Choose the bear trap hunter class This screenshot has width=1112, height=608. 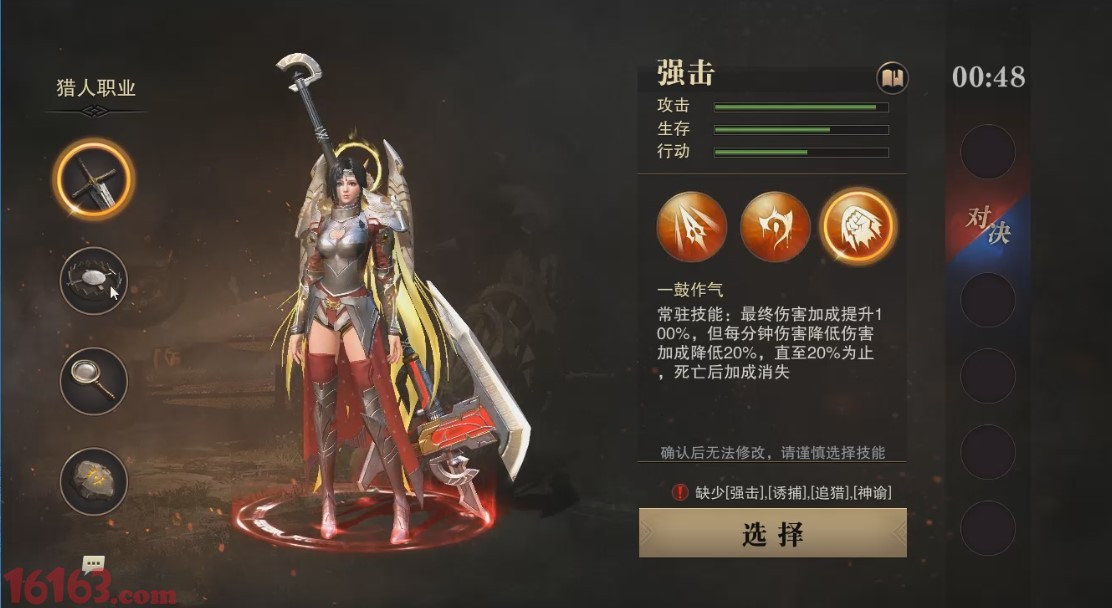(x=93, y=281)
